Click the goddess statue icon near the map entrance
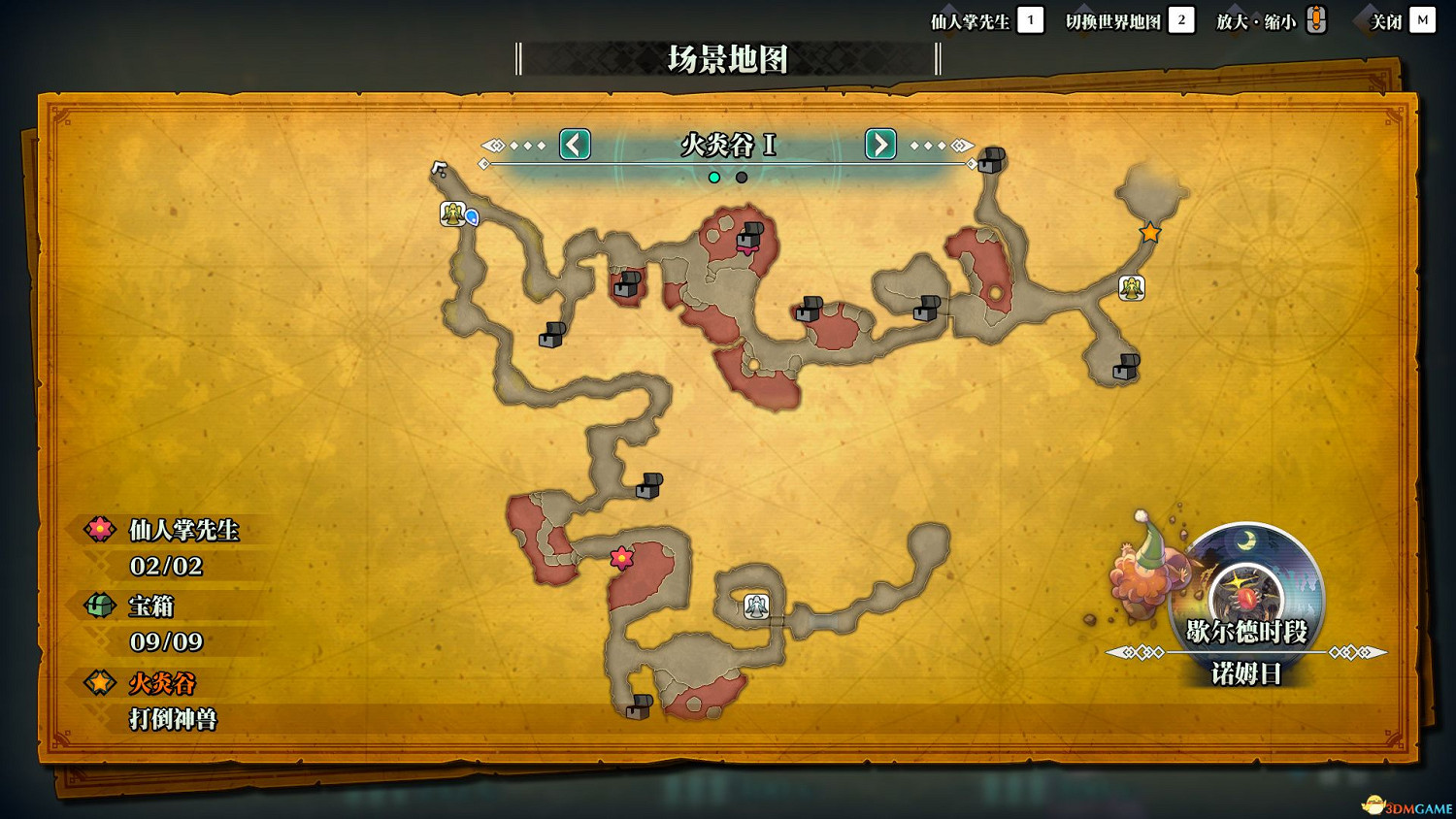 point(452,214)
